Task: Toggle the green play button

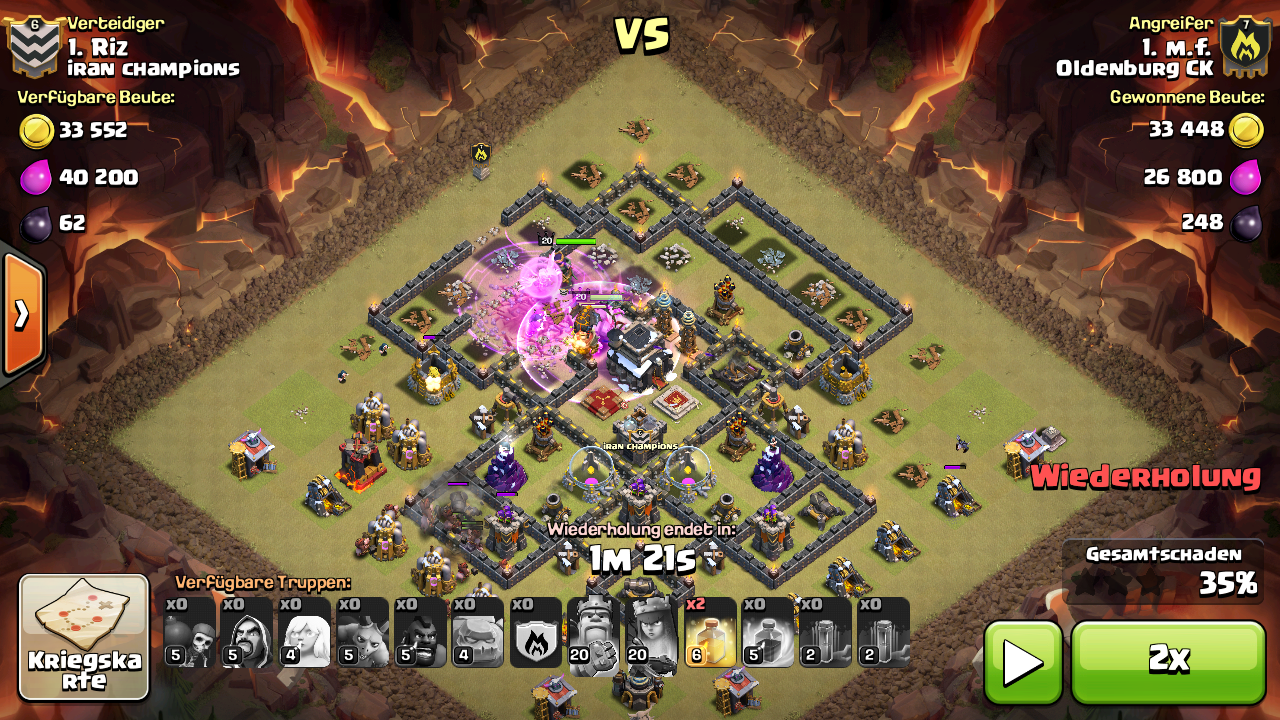Action: pyautogui.click(x=1023, y=661)
